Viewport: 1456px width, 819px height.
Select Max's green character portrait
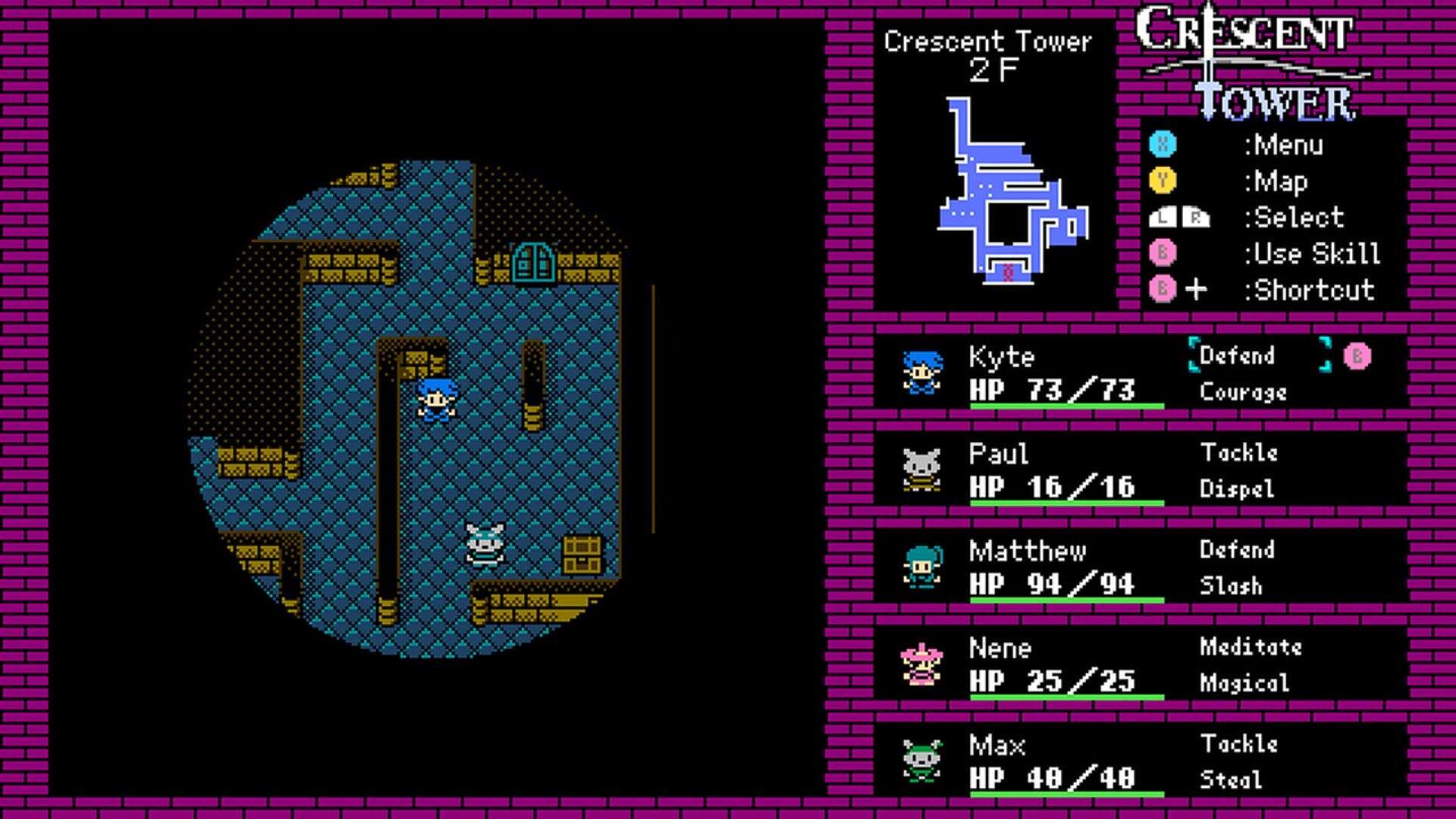coord(920,758)
